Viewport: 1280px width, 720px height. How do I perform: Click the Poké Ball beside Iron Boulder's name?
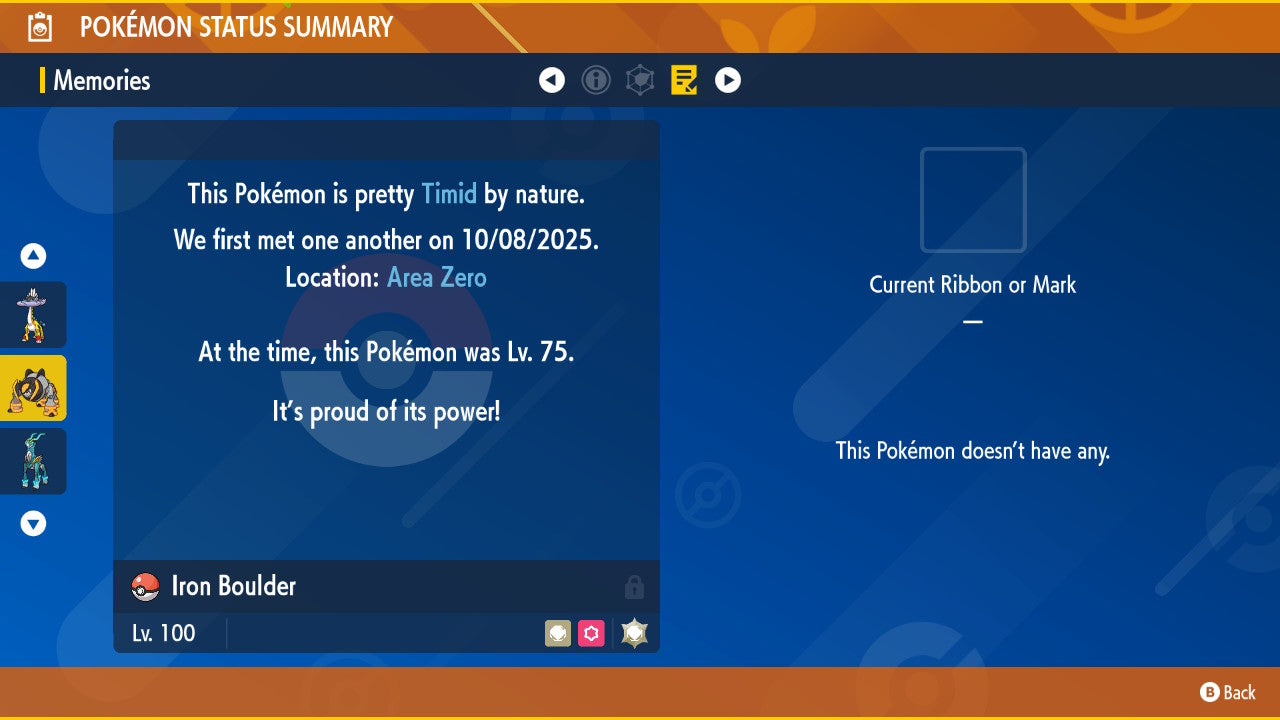pos(143,587)
